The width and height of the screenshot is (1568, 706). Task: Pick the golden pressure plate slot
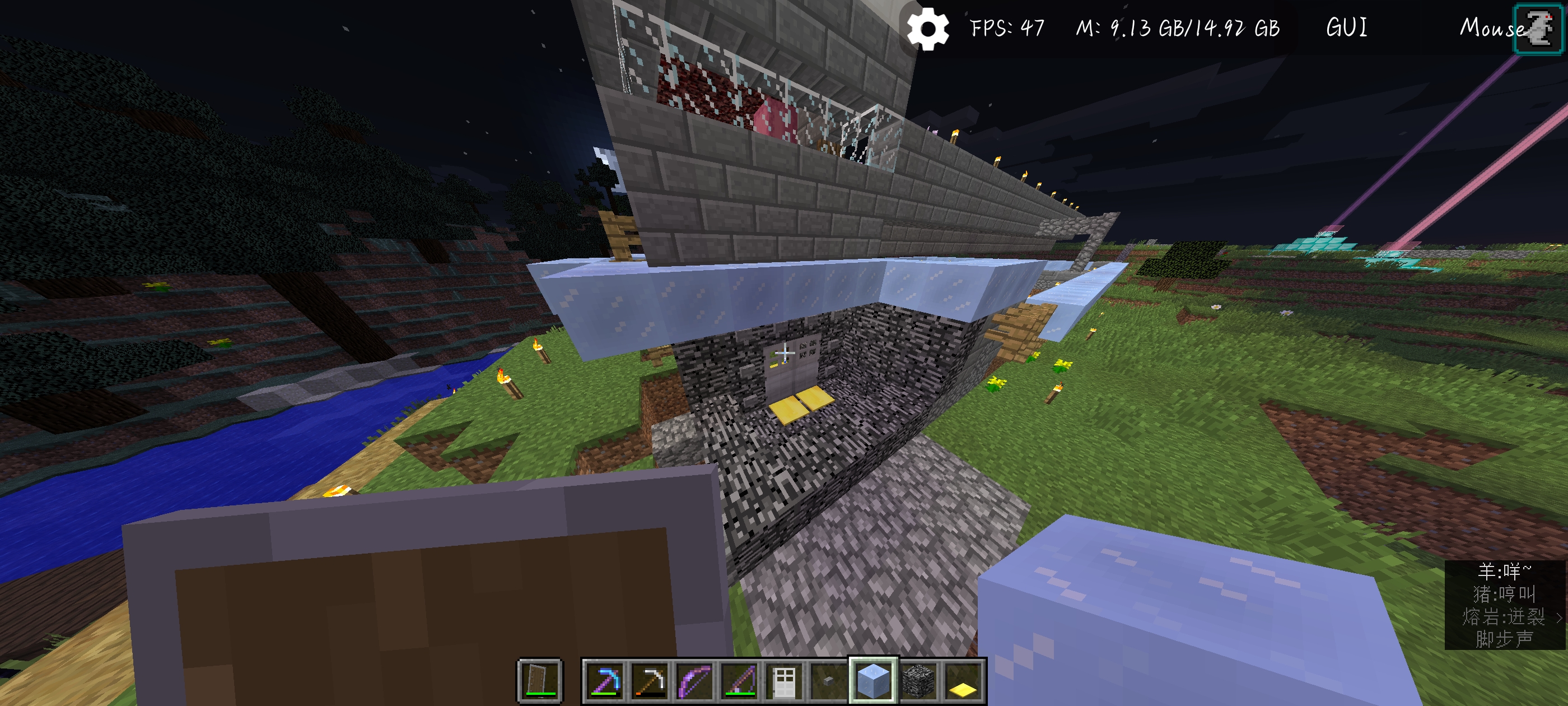[963, 680]
